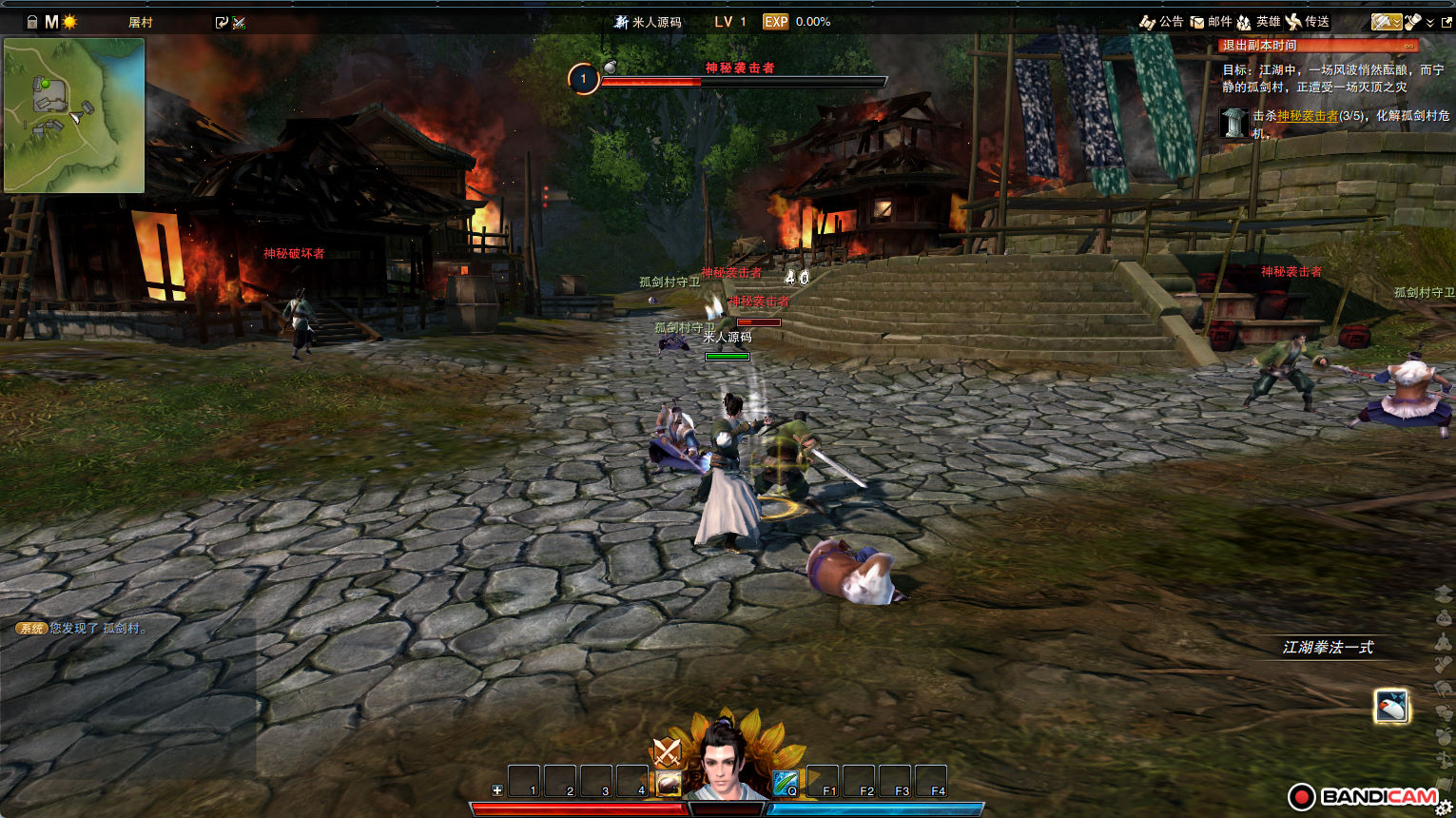Check the 邮件 mailbox
This screenshot has width=1456, height=818.
click(x=1211, y=22)
